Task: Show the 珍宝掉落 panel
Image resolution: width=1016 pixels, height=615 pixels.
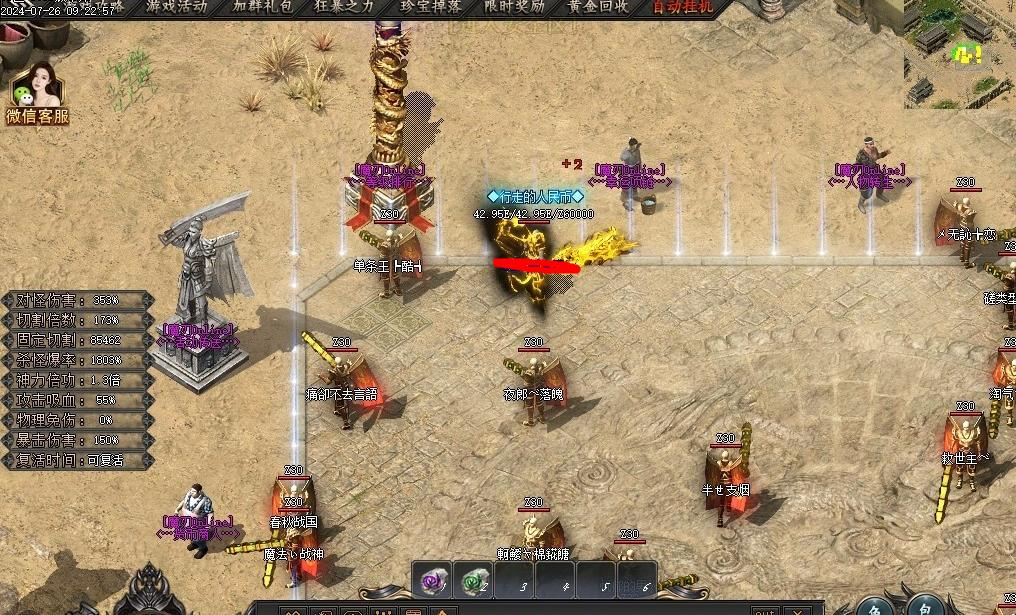Action: pos(431,6)
